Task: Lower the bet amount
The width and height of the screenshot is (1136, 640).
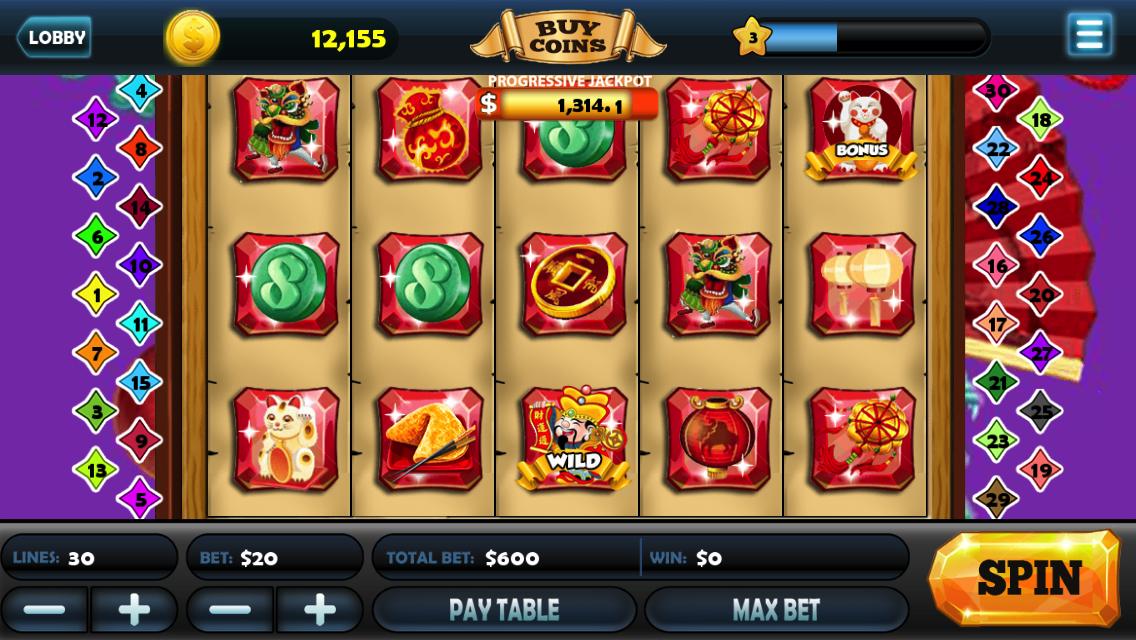Action: (230, 609)
